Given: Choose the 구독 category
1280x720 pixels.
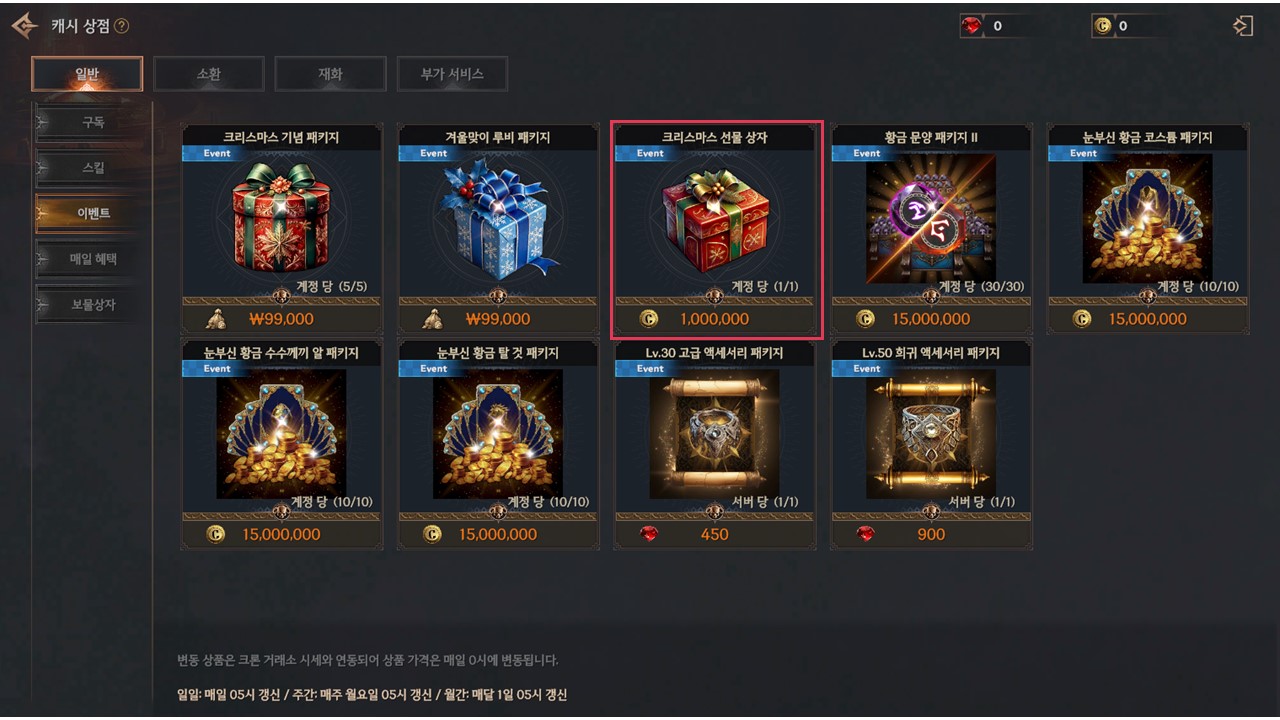Looking at the screenshot, I should pyautogui.click(x=92, y=123).
